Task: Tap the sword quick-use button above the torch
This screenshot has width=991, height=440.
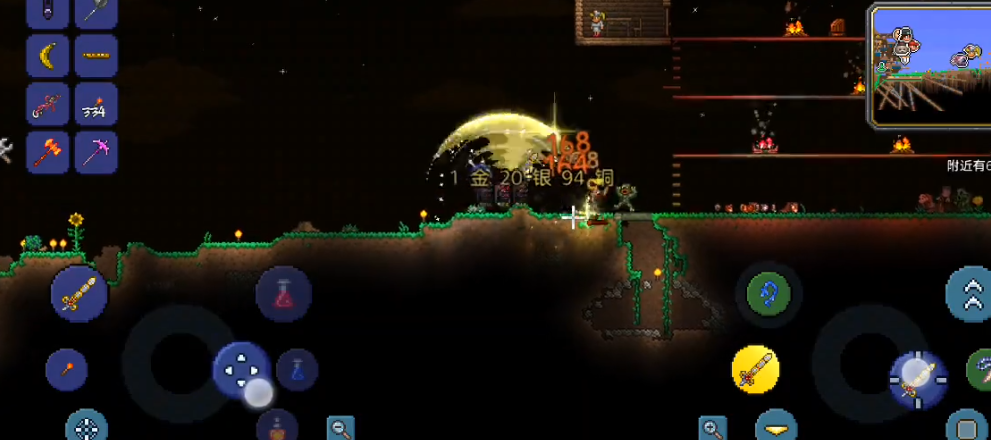Action: click(79, 293)
